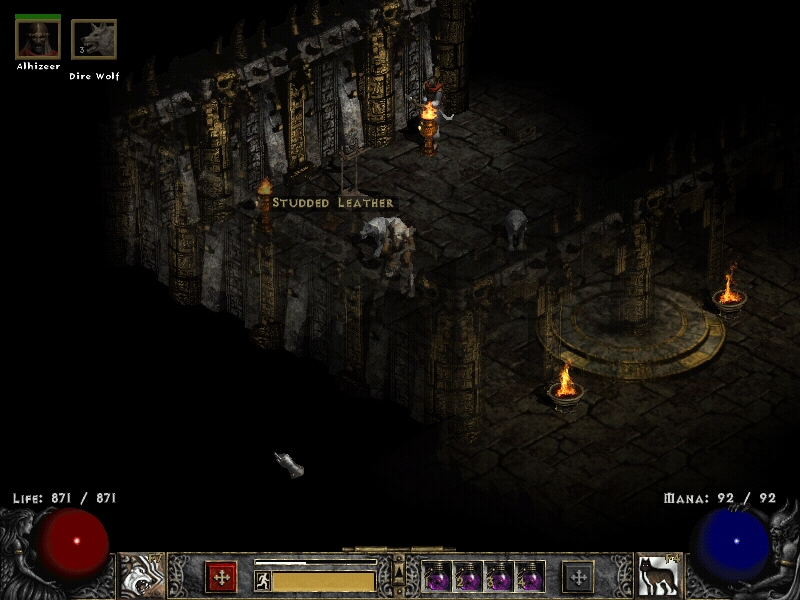Open the left-click werewolf skill selector

pyautogui.click(x=142, y=576)
